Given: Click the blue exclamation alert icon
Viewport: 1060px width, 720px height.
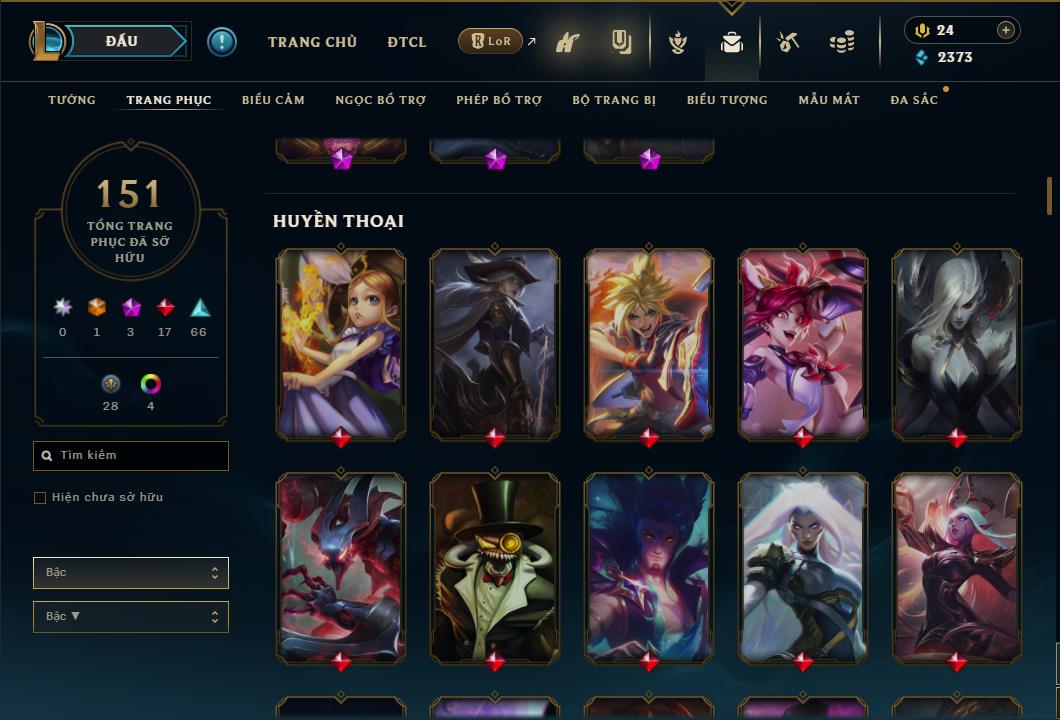Looking at the screenshot, I should click(x=222, y=41).
